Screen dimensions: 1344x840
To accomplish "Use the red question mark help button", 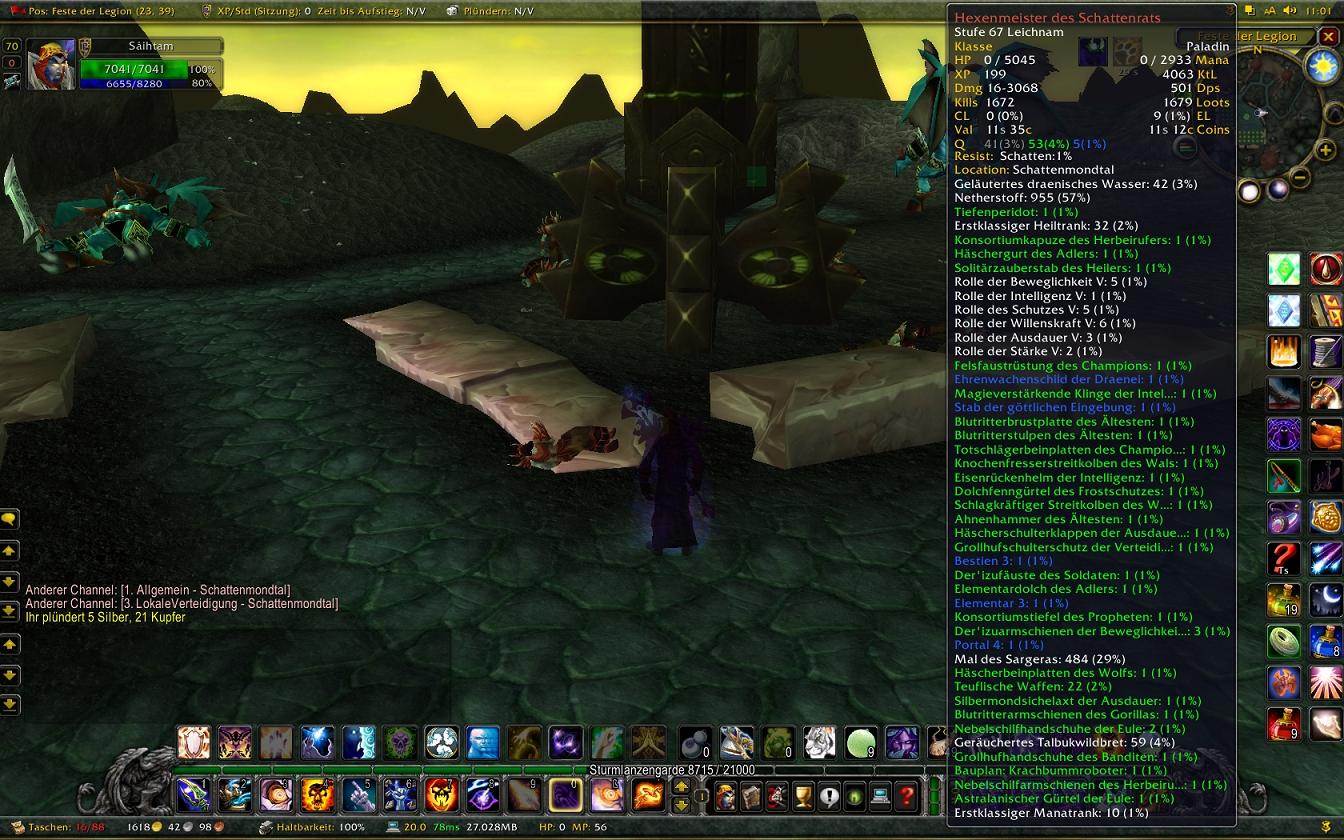I will [x=906, y=797].
